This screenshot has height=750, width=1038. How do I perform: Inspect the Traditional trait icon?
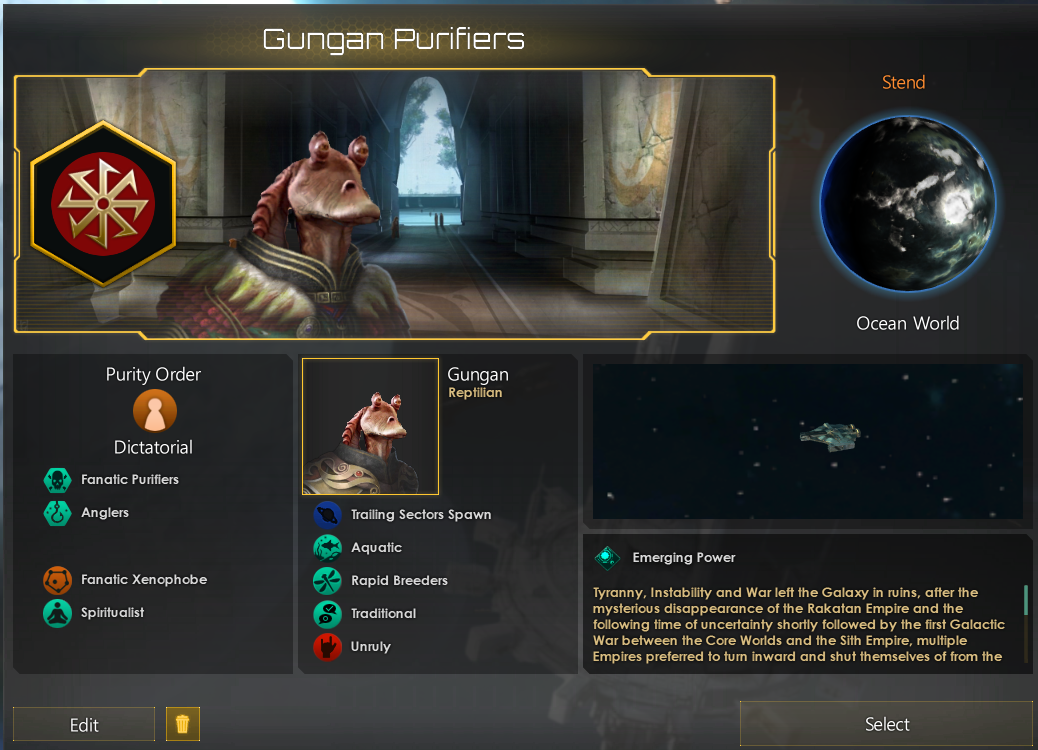click(x=327, y=614)
